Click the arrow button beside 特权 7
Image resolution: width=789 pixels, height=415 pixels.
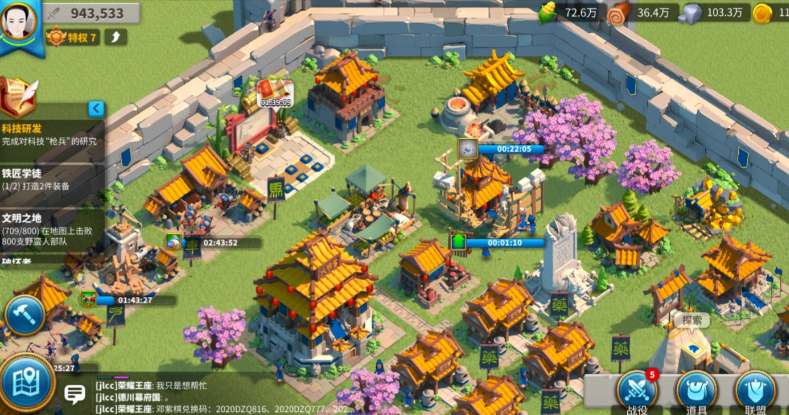(x=116, y=37)
